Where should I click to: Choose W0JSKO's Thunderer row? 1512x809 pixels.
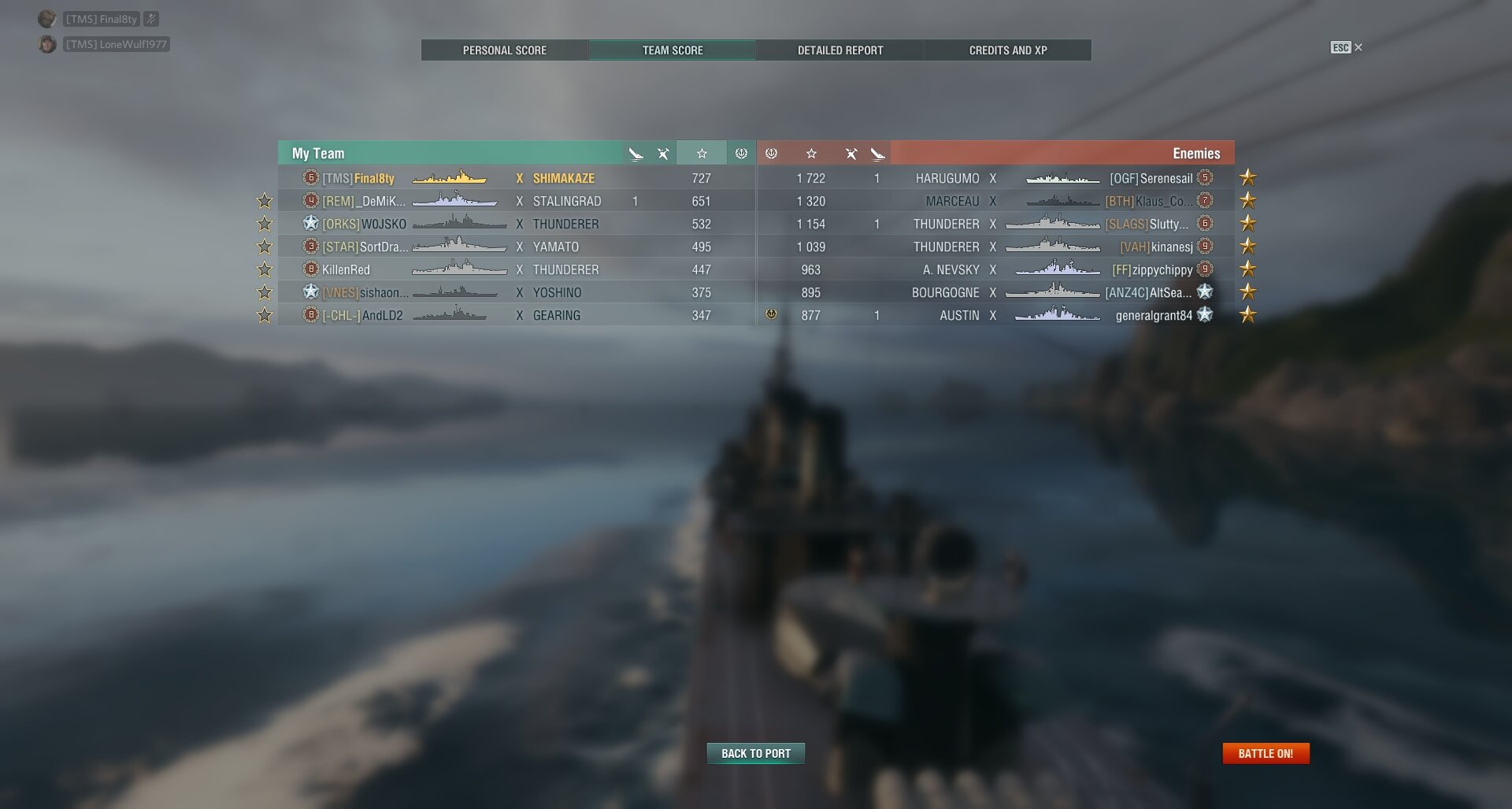pyautogui.click(x=516, y=225)
